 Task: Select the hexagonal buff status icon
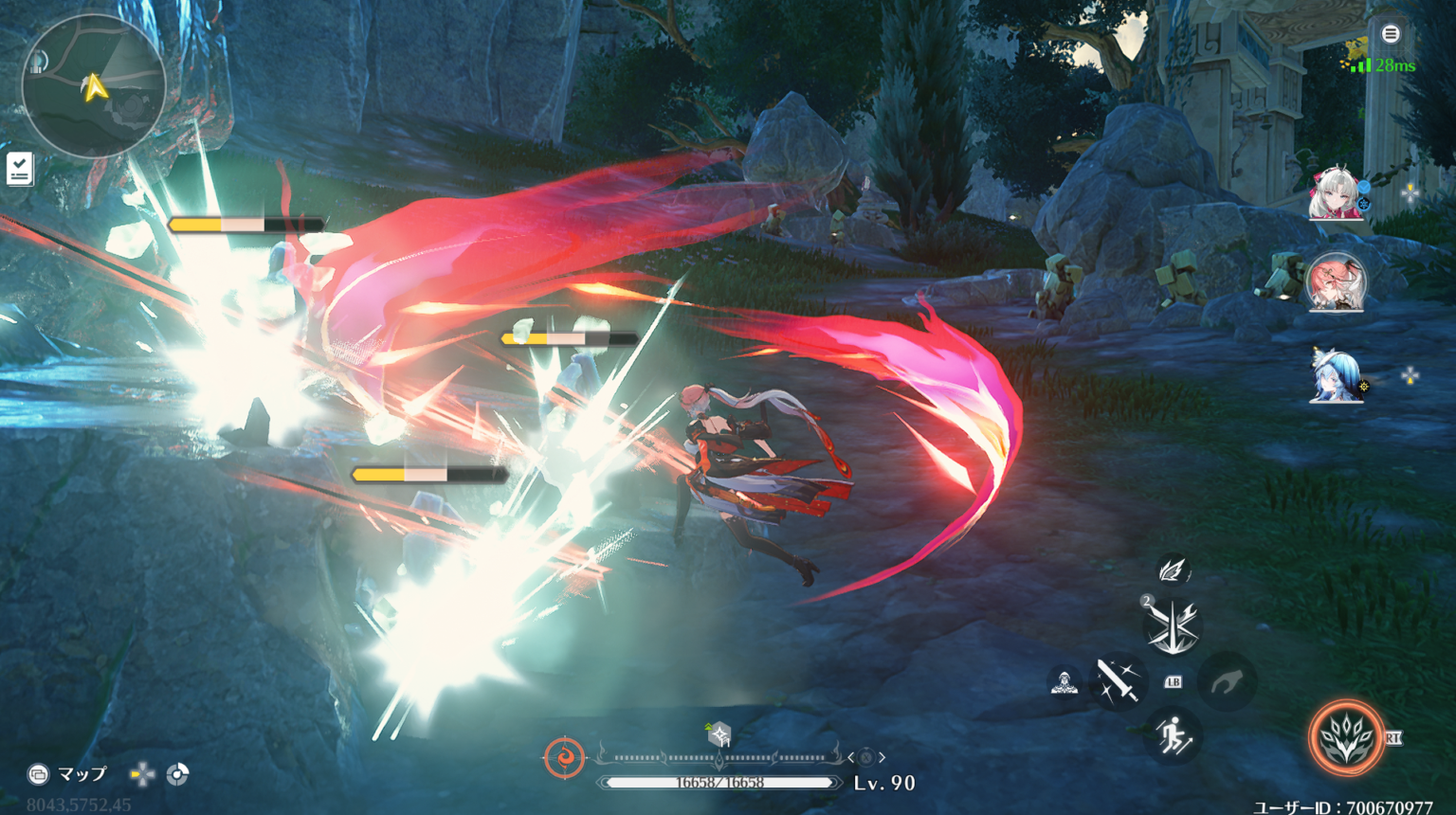click(x=719, y=734)
